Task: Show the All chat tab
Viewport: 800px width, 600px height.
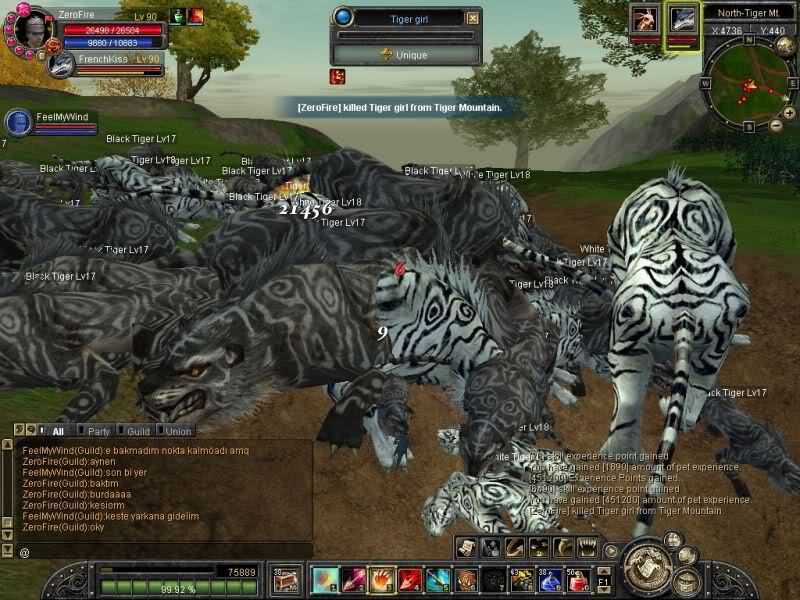Action: click(x=57, y=431)
